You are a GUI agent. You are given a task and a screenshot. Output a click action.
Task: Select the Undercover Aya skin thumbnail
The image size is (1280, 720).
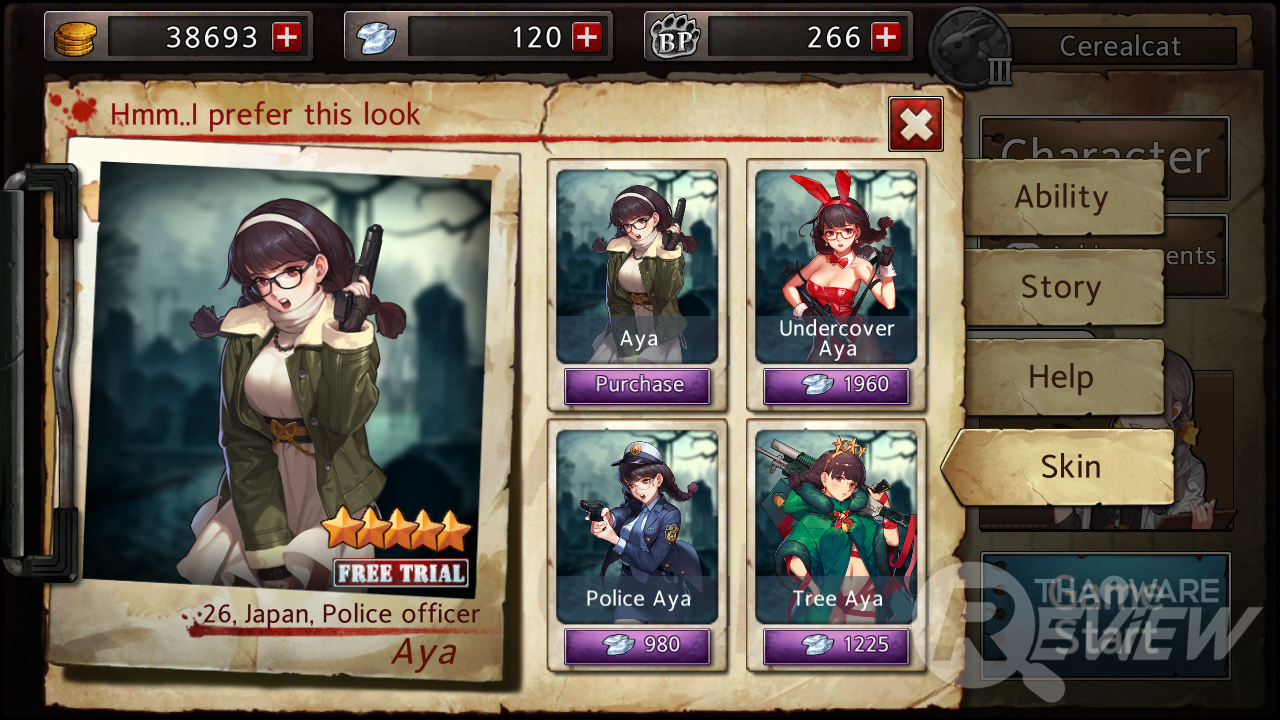pos(836,265)
